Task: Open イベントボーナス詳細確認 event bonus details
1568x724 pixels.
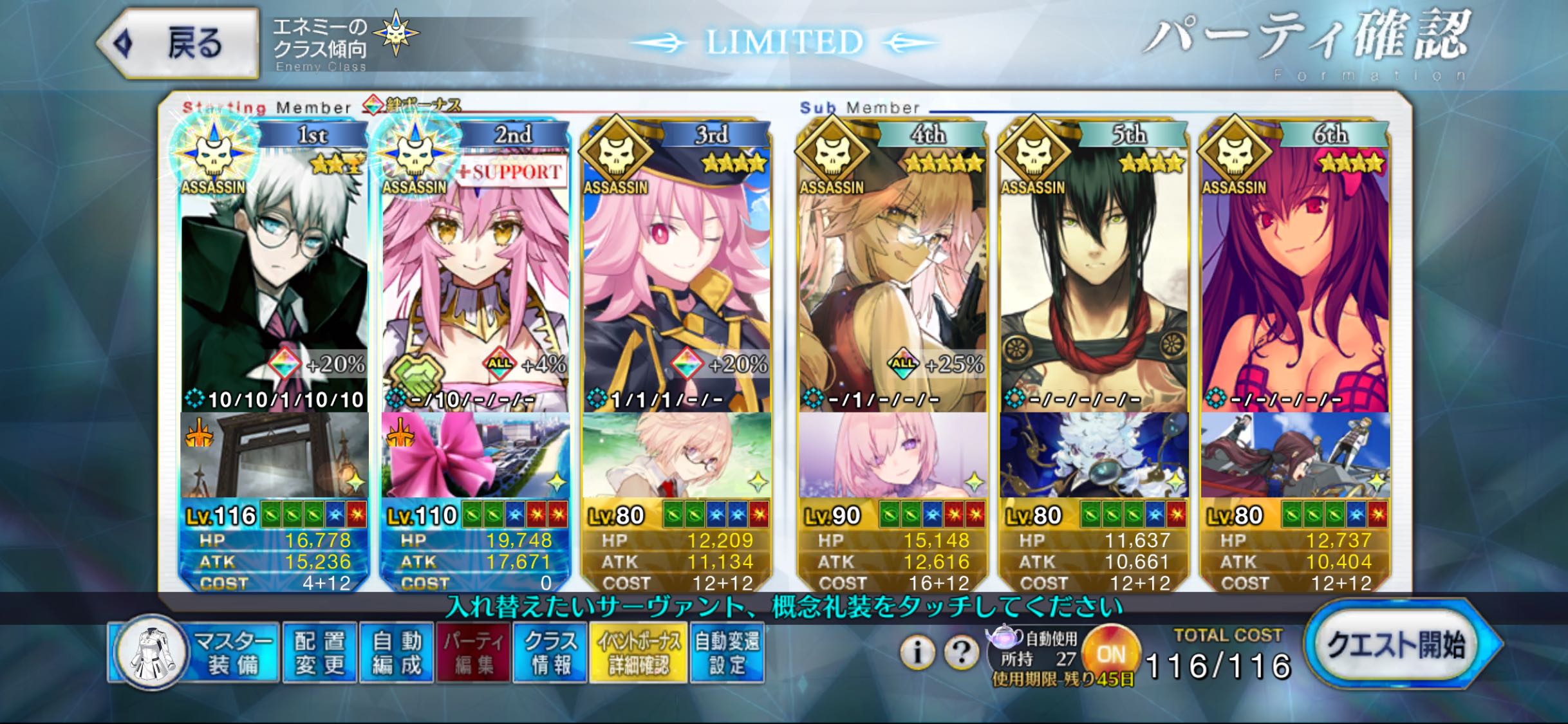Action: coord(638,653)
